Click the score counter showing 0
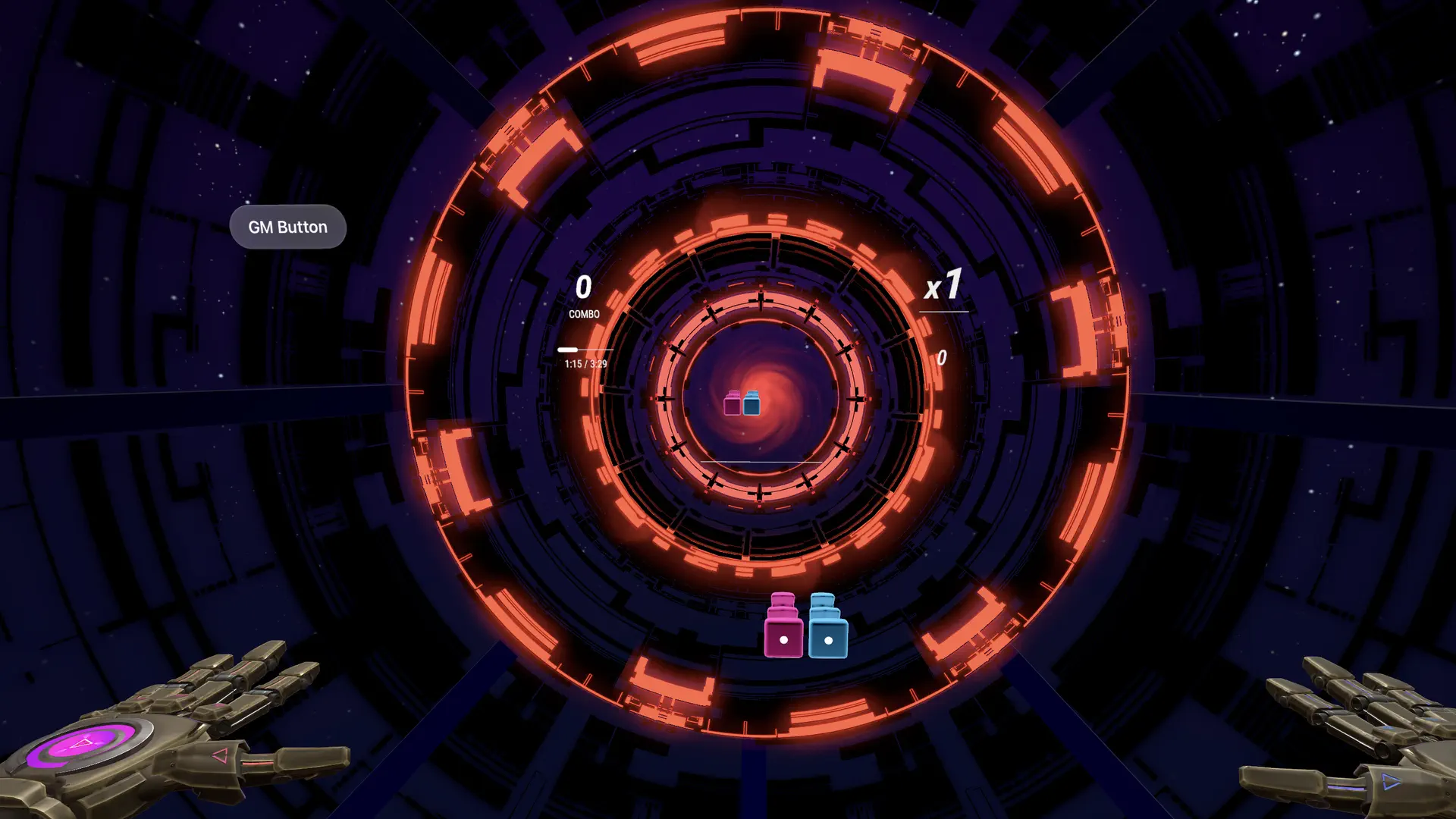The width and height of the screenshot is (1456, 819). point(584,287)
